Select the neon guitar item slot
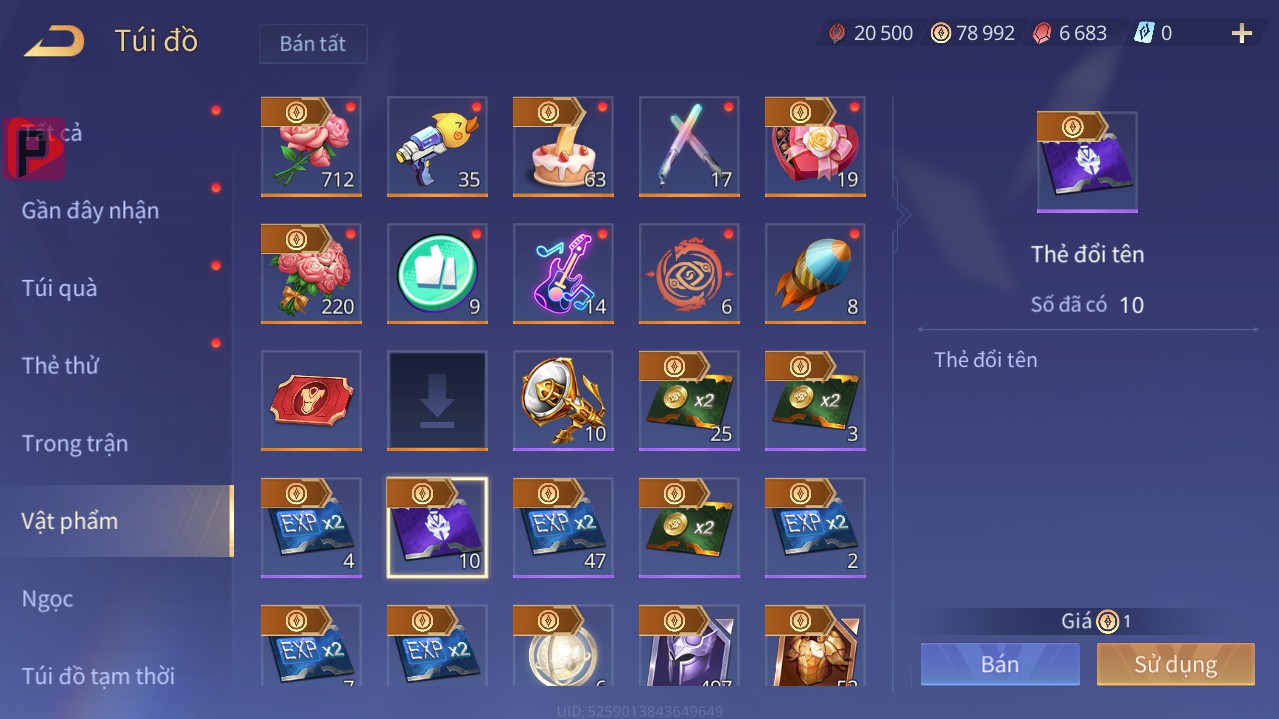Screen dimensions: 1279x719 (563, 273)
